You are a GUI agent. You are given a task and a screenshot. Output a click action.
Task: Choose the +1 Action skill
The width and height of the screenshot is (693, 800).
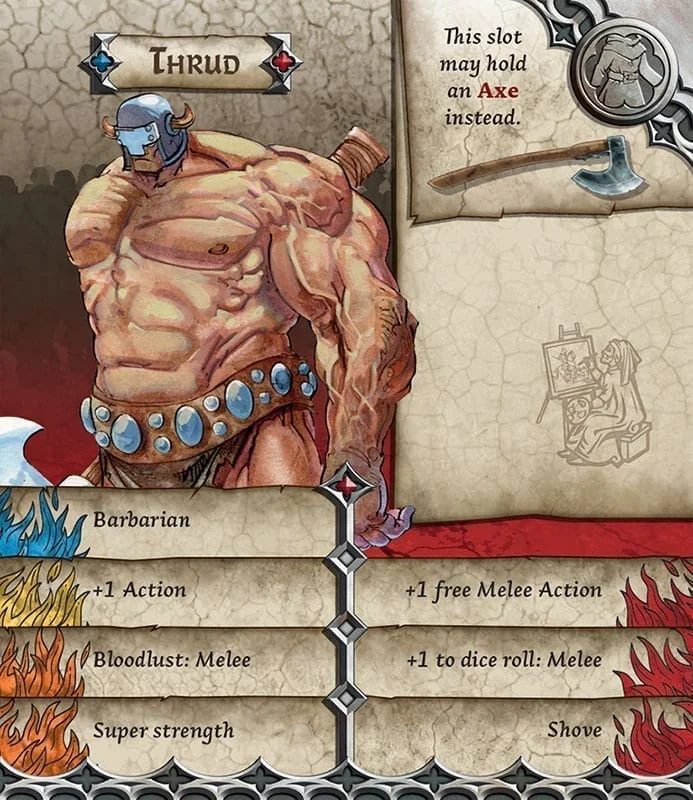[x=139, y=590]
